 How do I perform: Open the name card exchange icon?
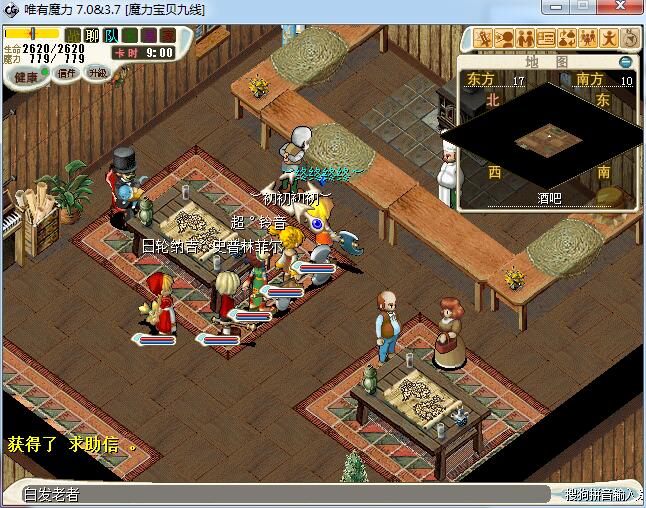click(x=546, y=39)
